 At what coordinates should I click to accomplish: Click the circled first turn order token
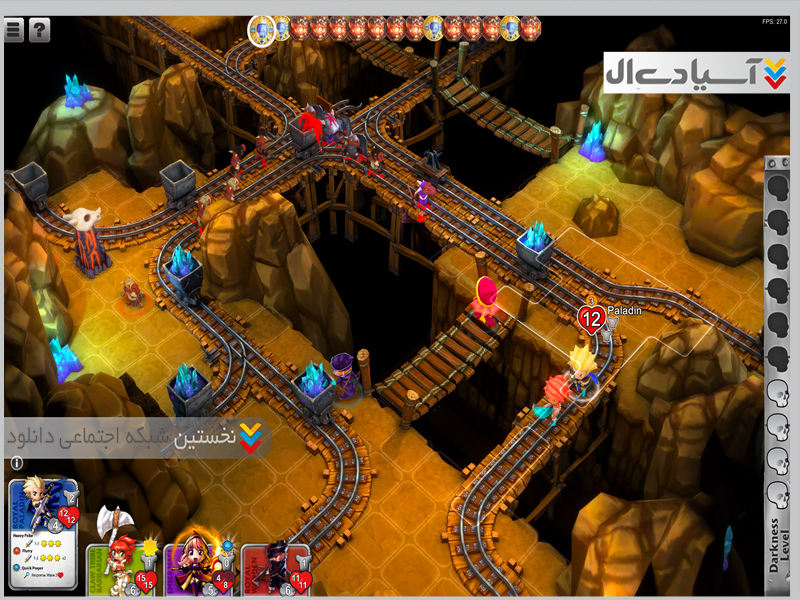[x=262, y=31]
